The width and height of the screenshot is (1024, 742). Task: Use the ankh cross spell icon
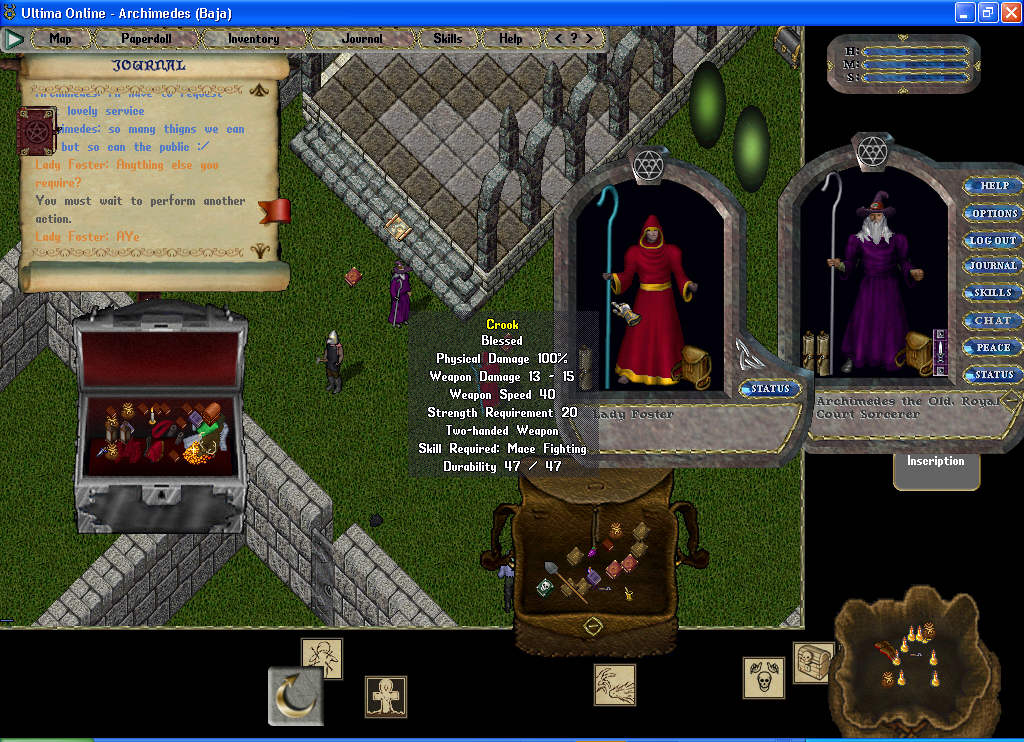385,697
